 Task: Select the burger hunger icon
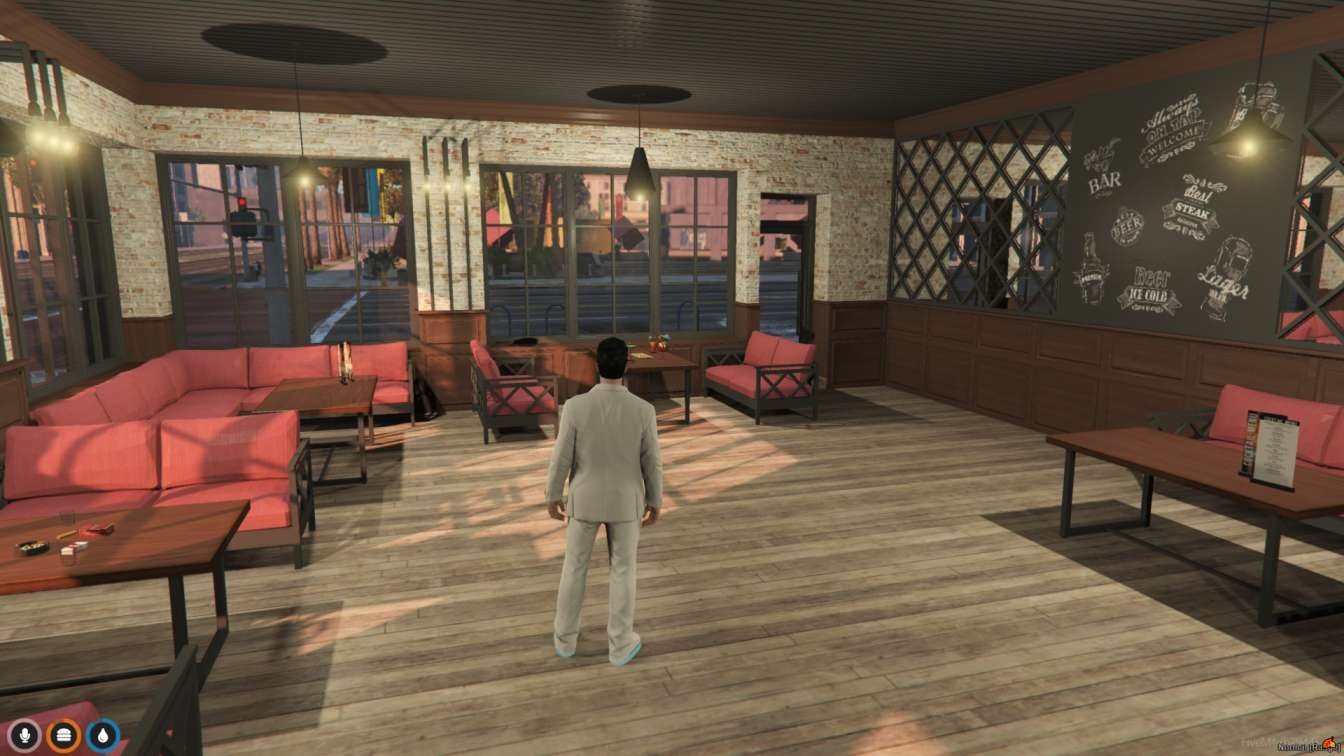64,735
